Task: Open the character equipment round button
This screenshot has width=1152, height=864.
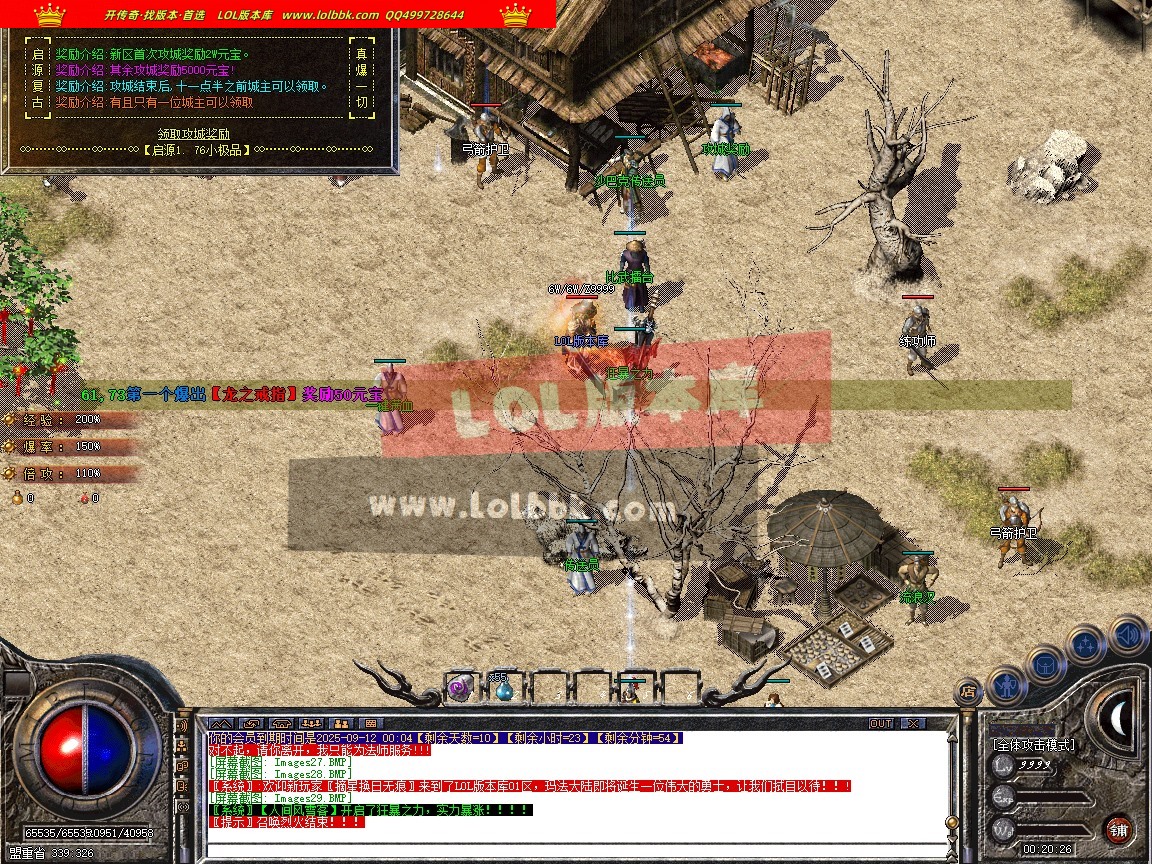Action: [1005, 685]
